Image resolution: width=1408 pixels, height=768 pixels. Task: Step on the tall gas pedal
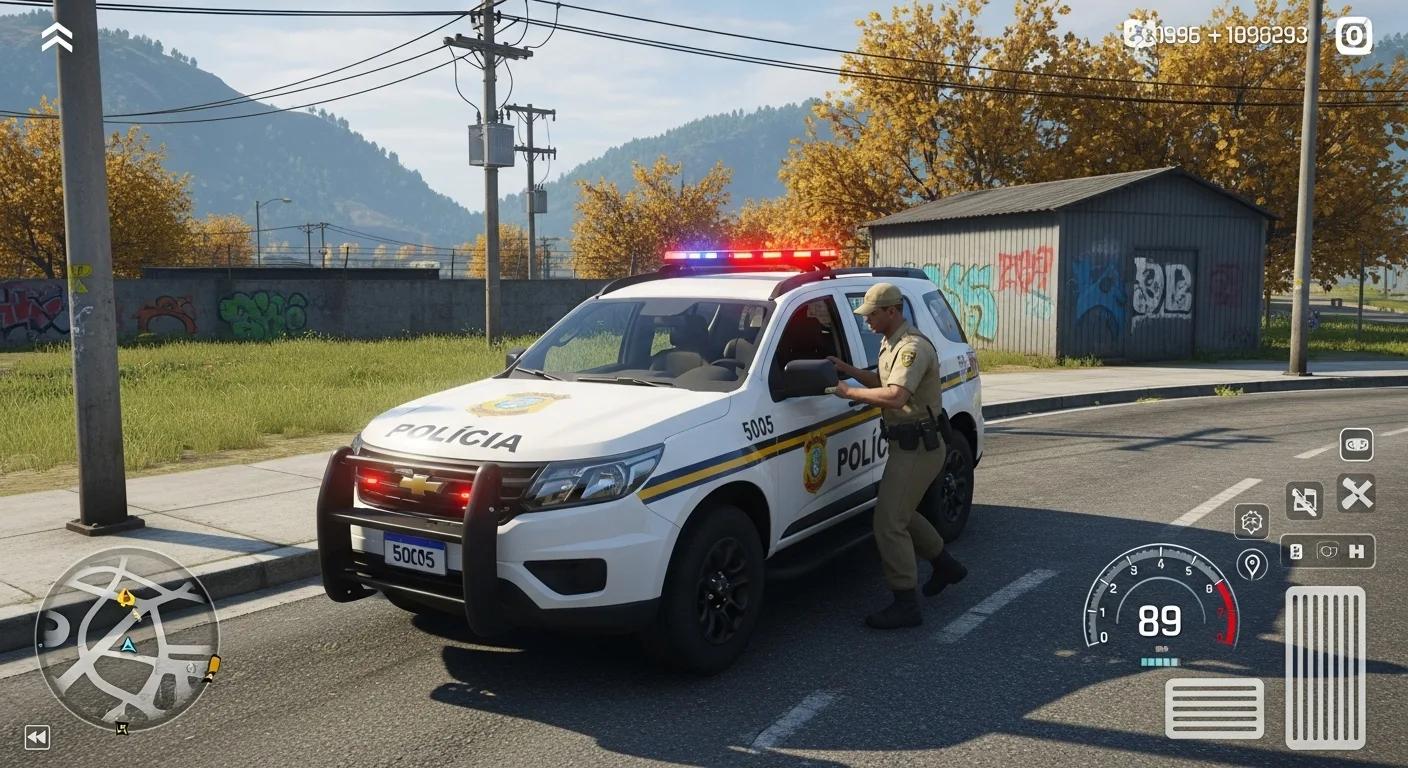point(1325,667)
